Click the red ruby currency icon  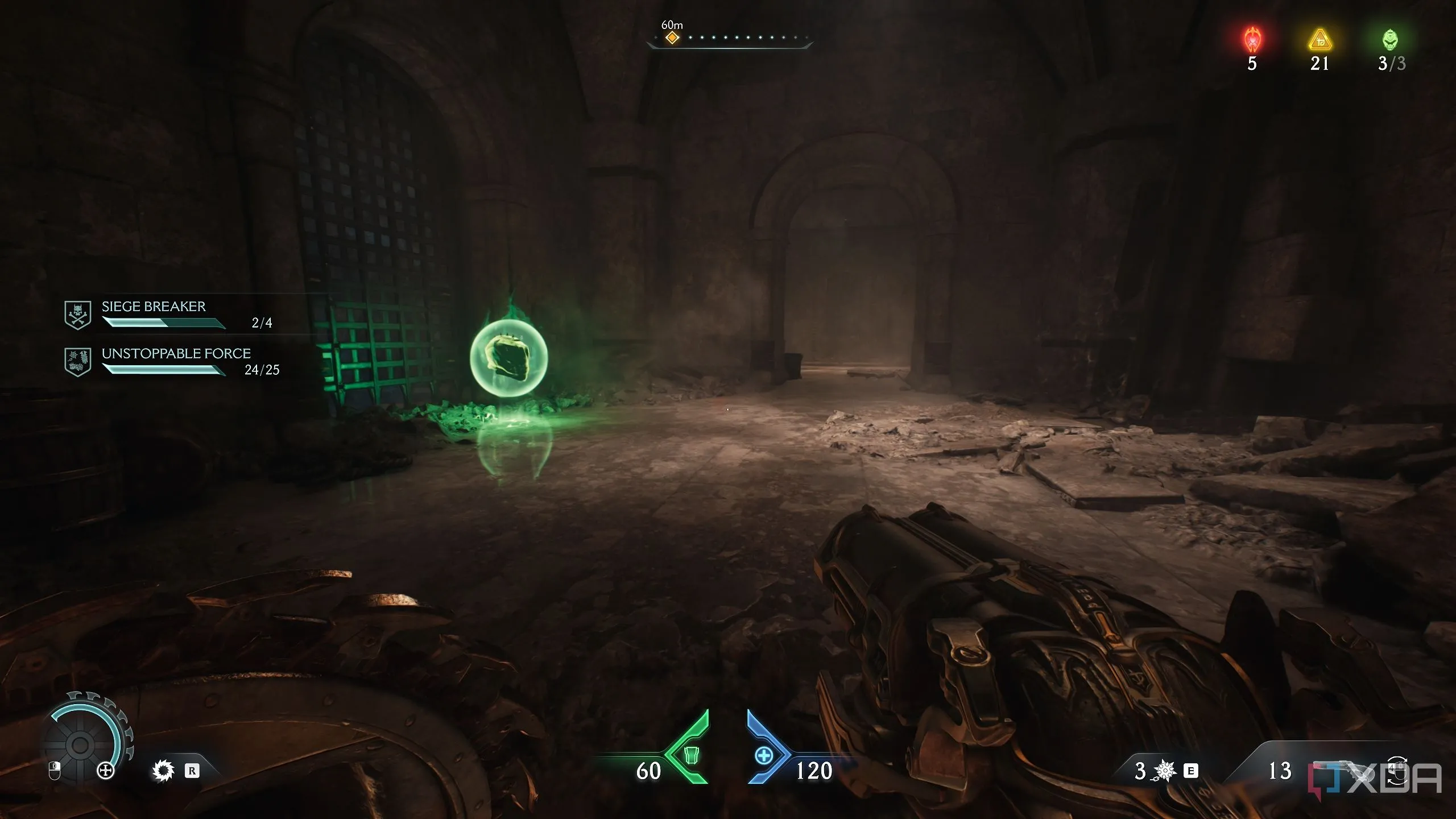(1252, 40)
